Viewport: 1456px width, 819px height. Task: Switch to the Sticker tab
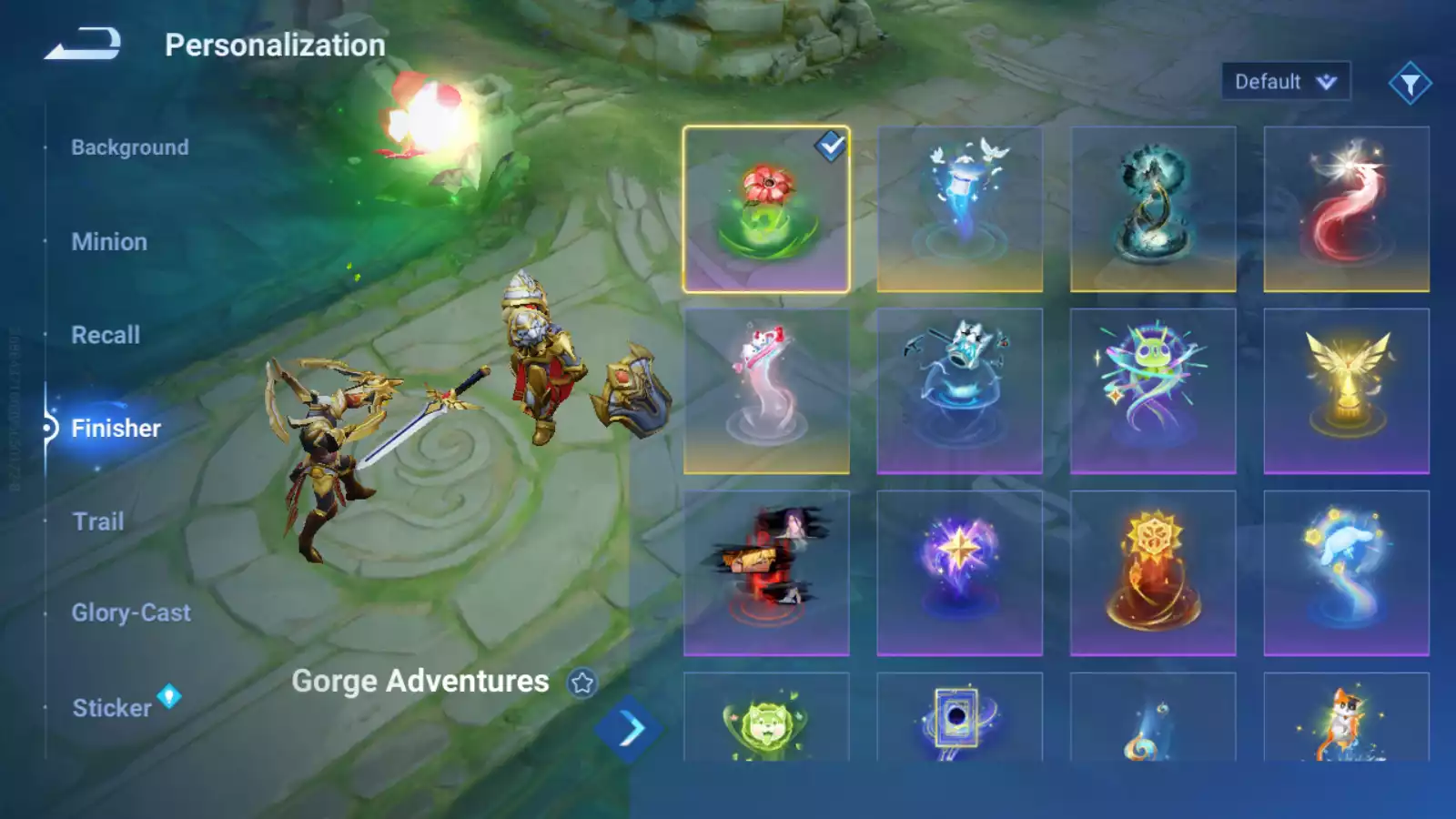[x=112, y=708]
